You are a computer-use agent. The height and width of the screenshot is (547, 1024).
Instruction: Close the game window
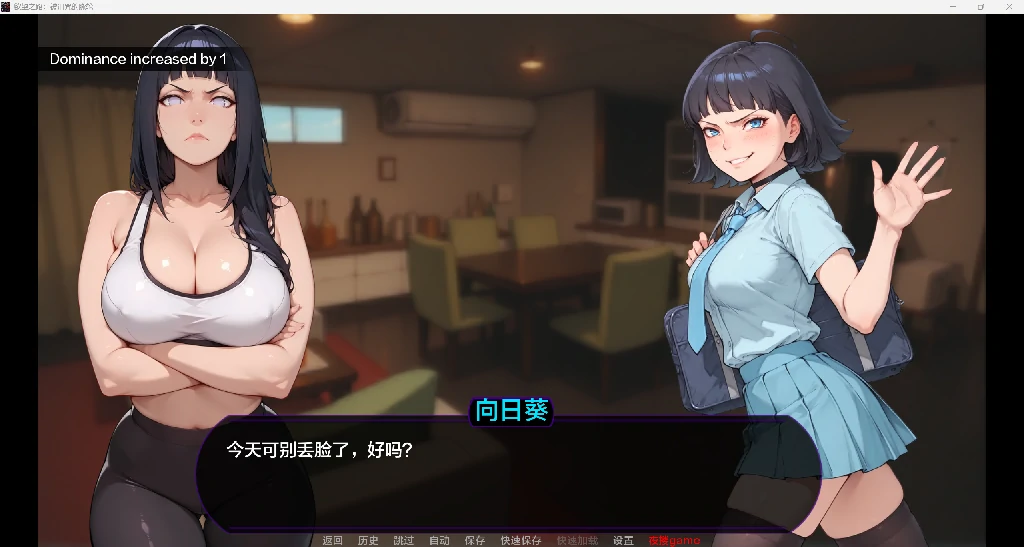pyautogui.click(x=1009, y=6)
